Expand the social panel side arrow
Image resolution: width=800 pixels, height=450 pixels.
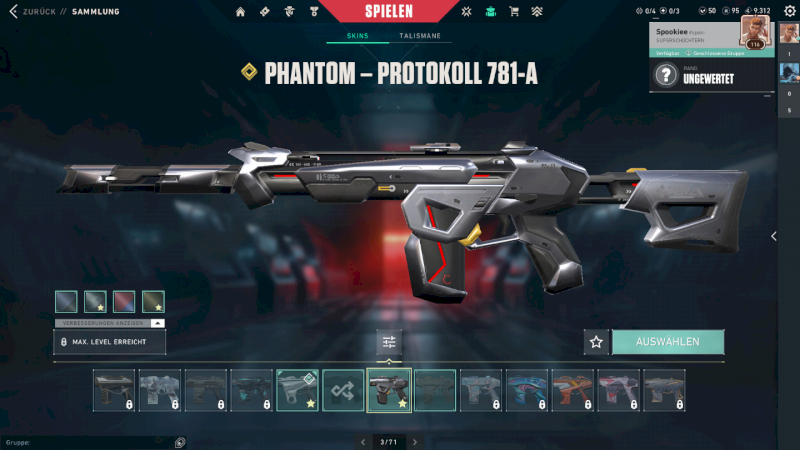773,236
